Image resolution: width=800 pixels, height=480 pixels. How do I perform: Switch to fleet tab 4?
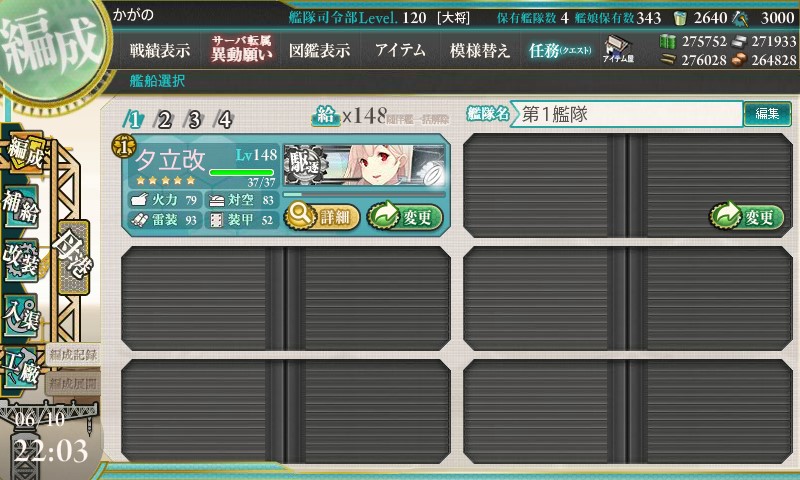tap(224, 120)
